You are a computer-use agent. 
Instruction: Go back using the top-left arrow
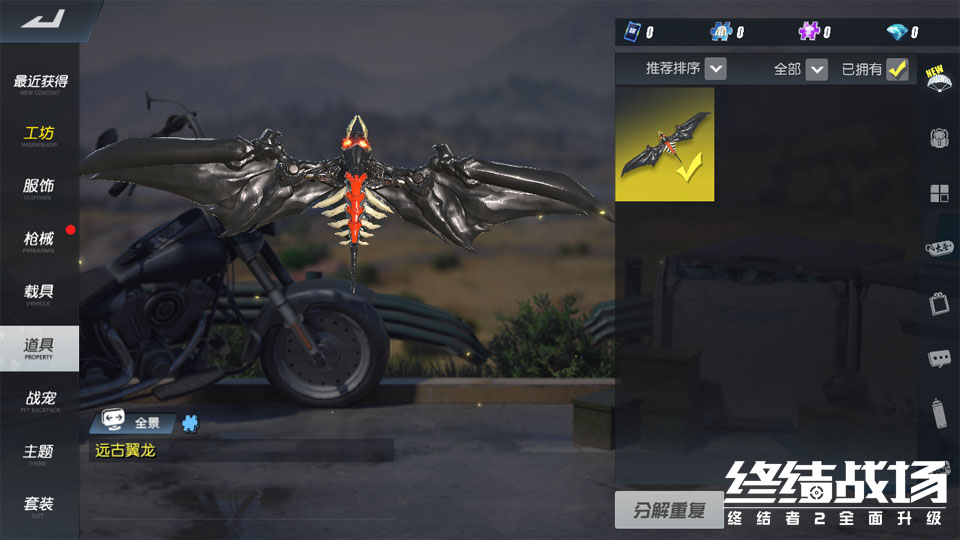click(42, 19)
